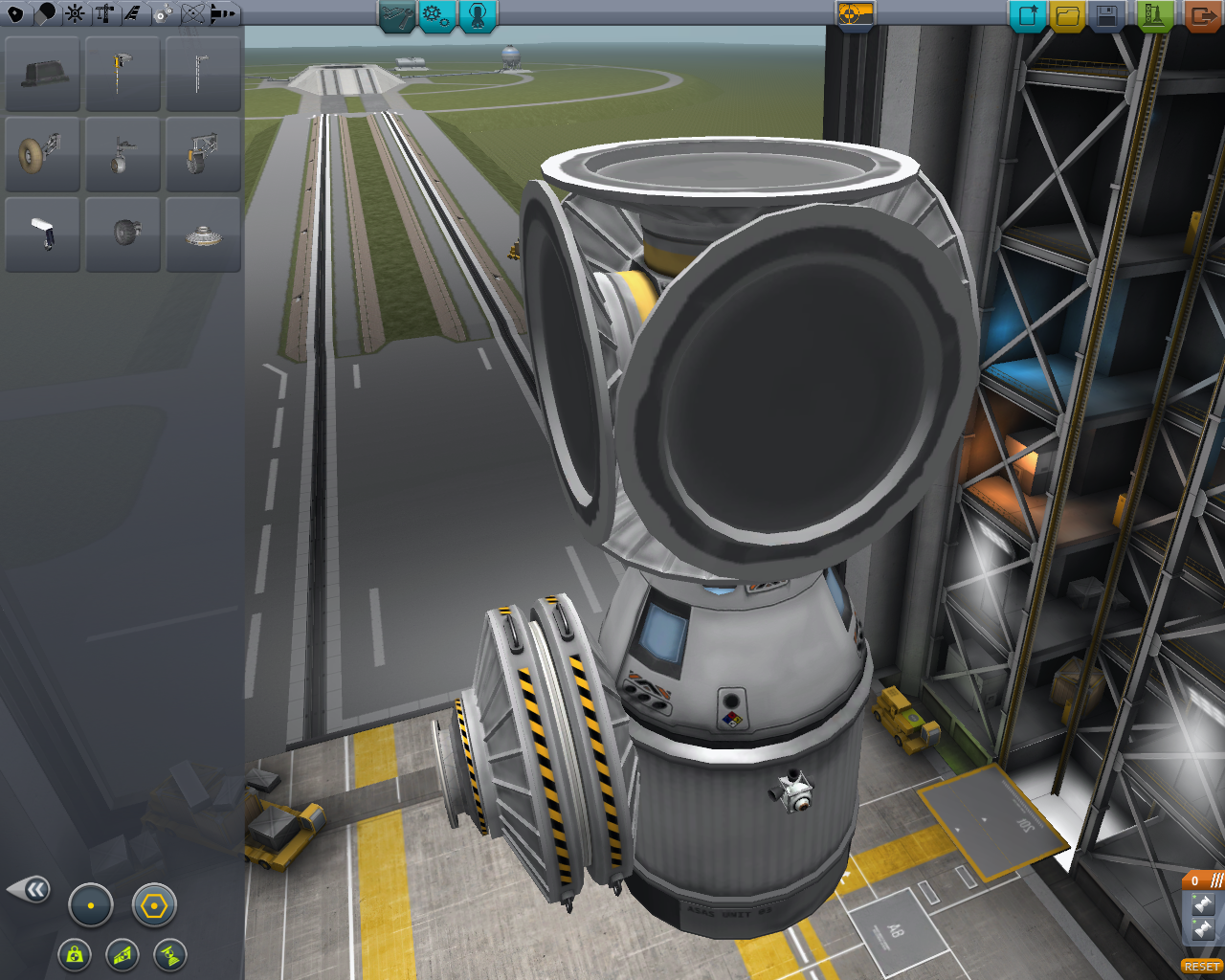Collapse the parts panel with double arrows

(31, 890)
